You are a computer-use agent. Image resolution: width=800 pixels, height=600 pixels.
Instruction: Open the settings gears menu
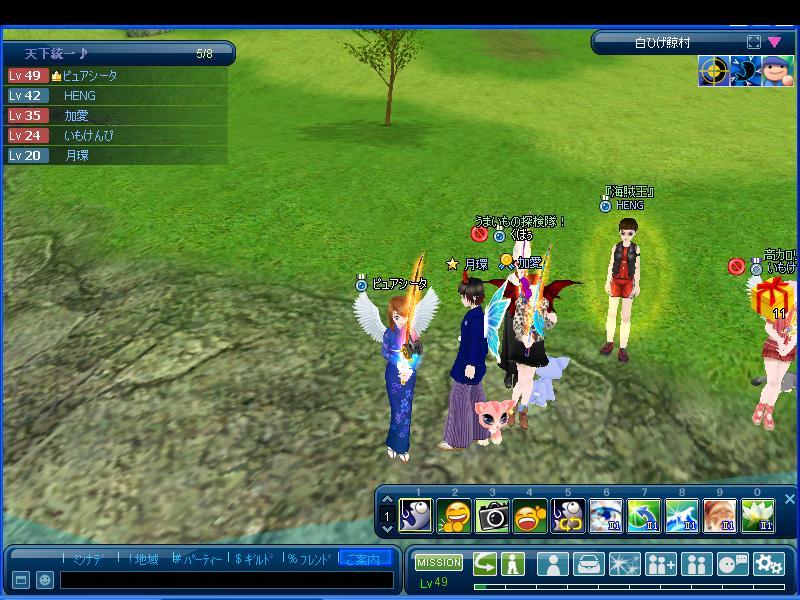[x=768, y=564]
